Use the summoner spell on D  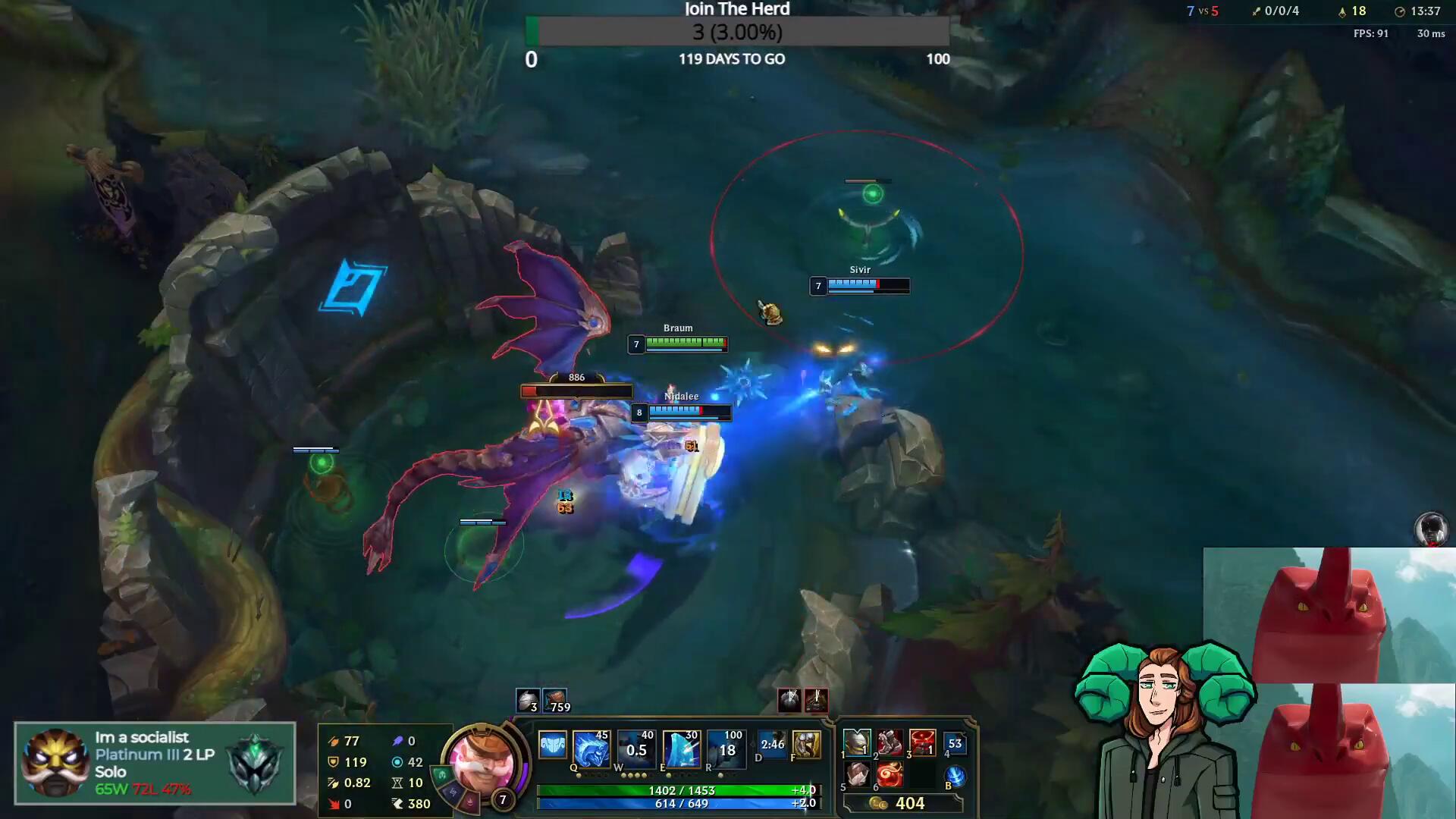tap(772, 745)
